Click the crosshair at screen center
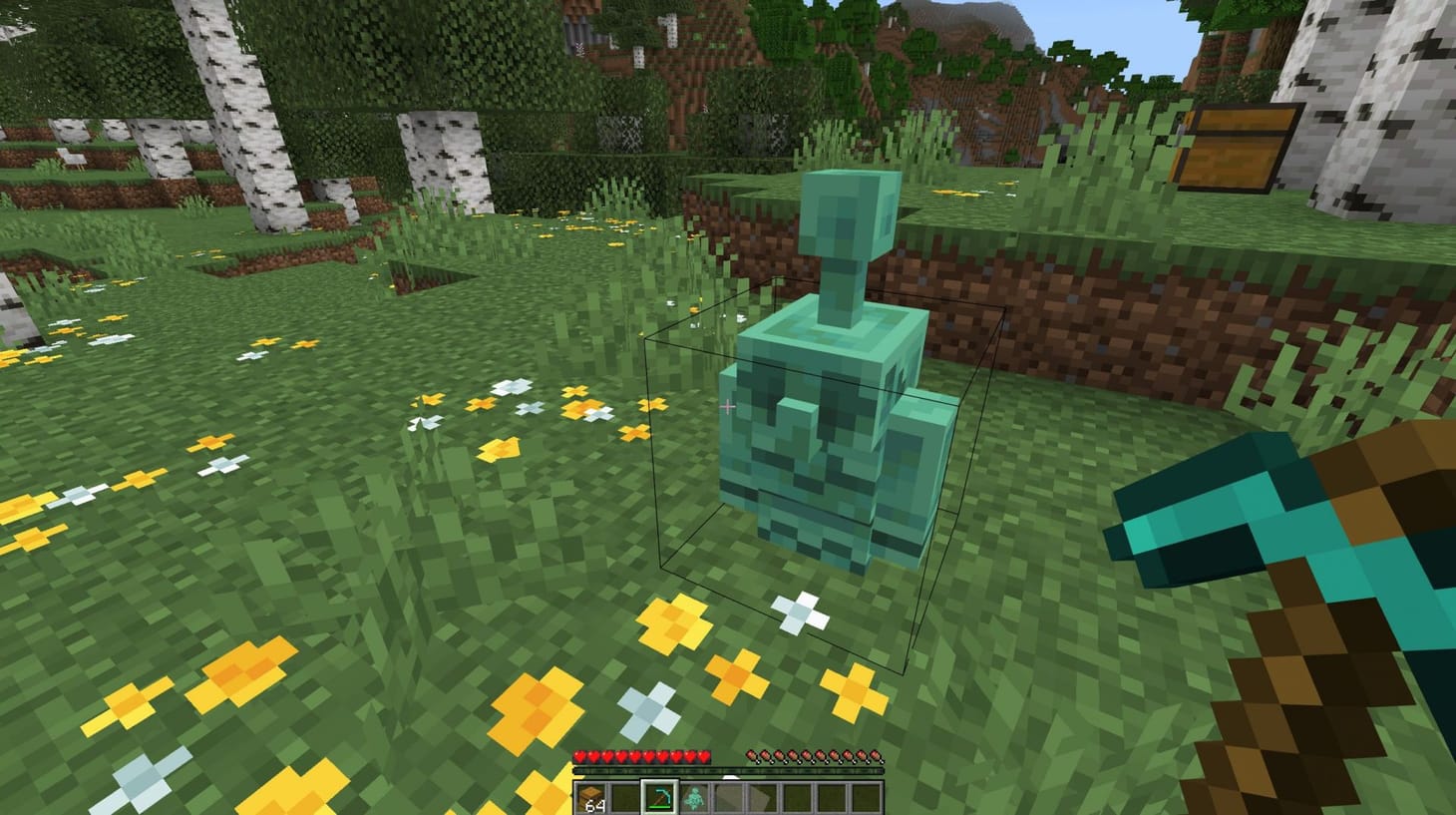Screen dimensions: 1456x815 click(x=728, y=407)
